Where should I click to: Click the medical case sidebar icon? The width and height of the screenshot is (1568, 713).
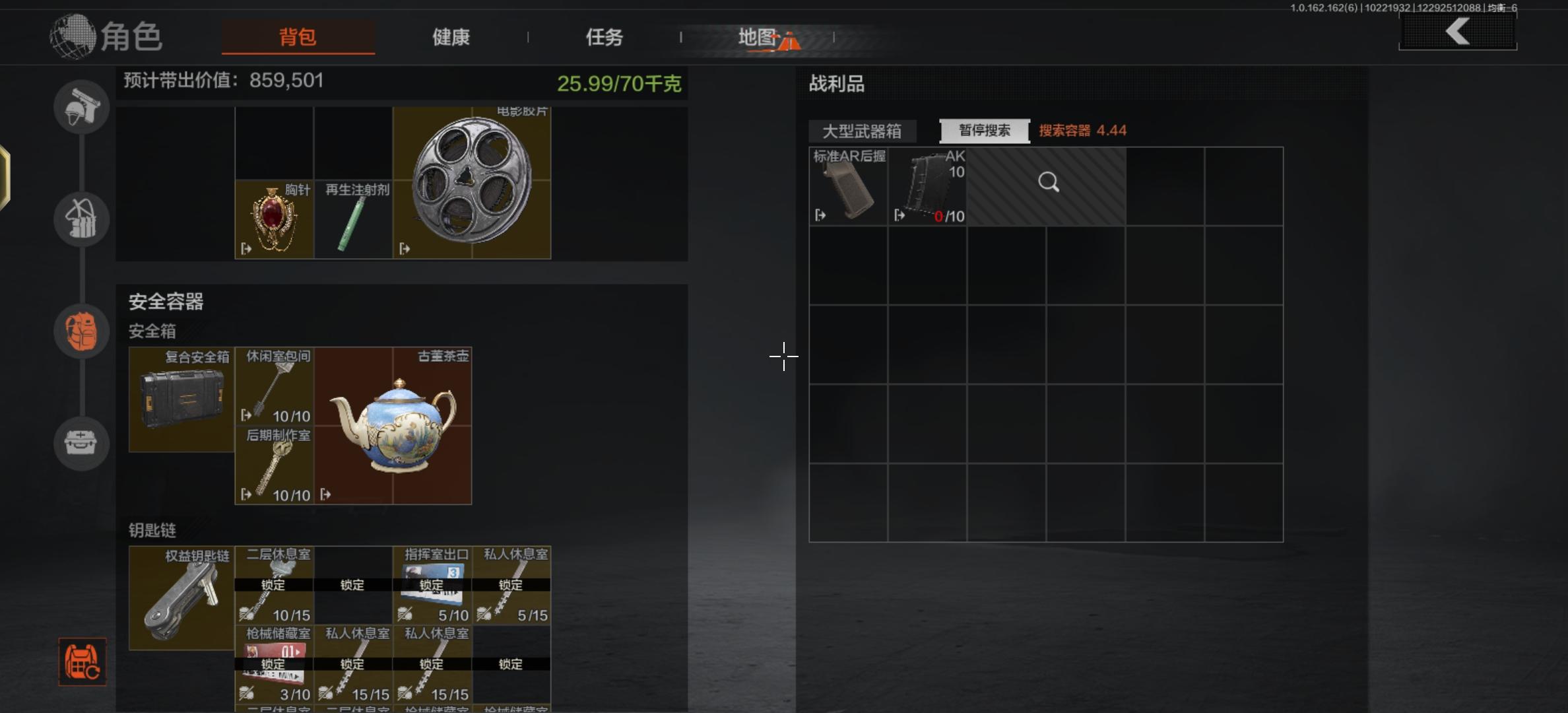(x=81, y=444)
